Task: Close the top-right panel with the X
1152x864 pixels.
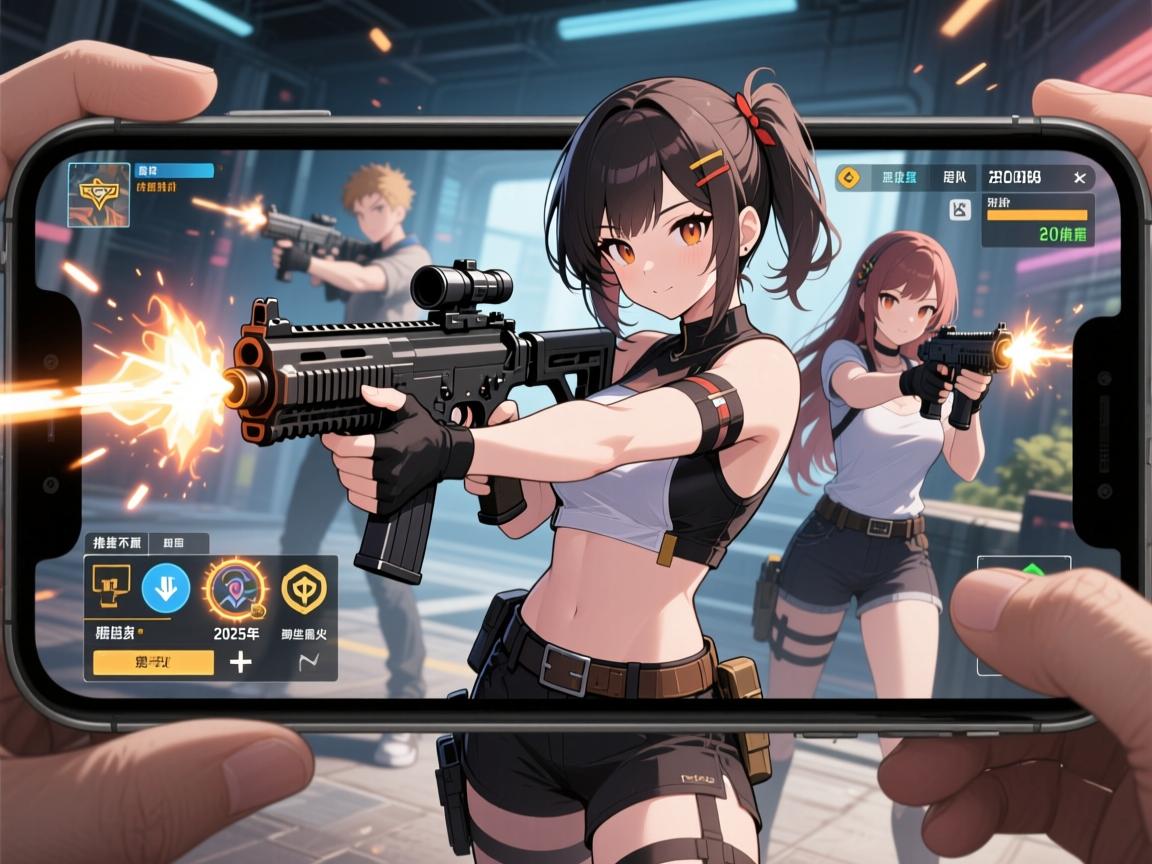Action: pyautogui.click(x=1079, y=178)
